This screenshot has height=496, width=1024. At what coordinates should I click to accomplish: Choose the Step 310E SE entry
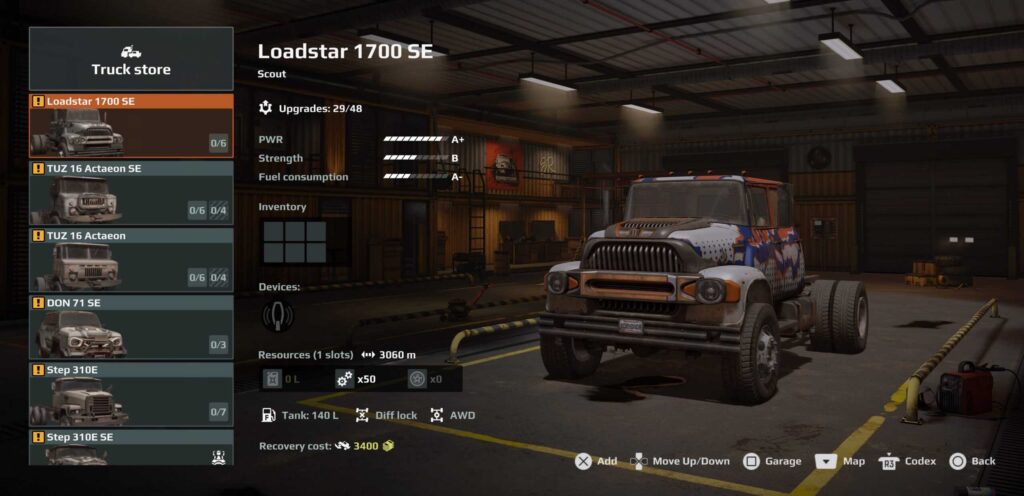[131, 447]
